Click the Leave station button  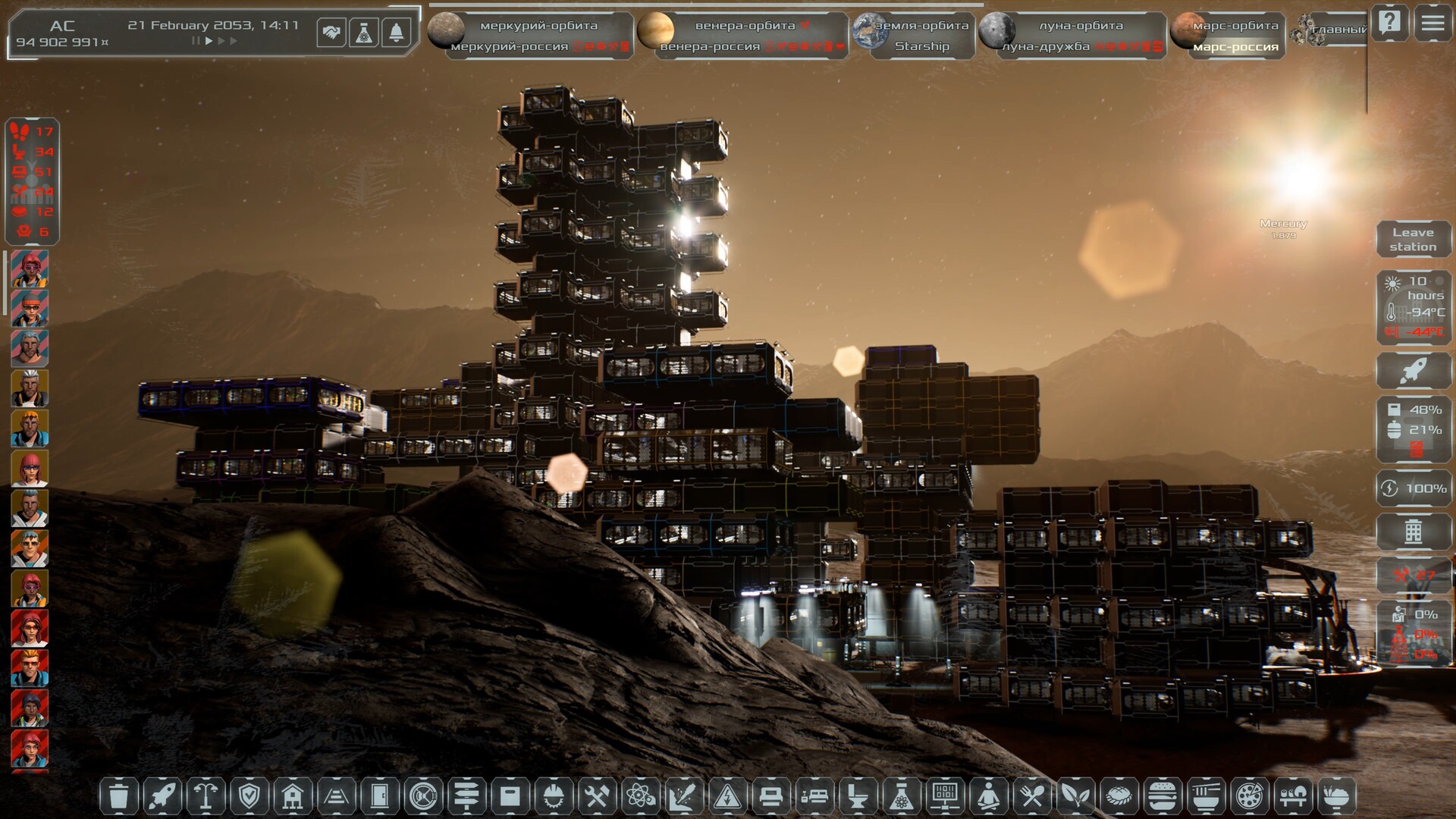click(1413, 240)
